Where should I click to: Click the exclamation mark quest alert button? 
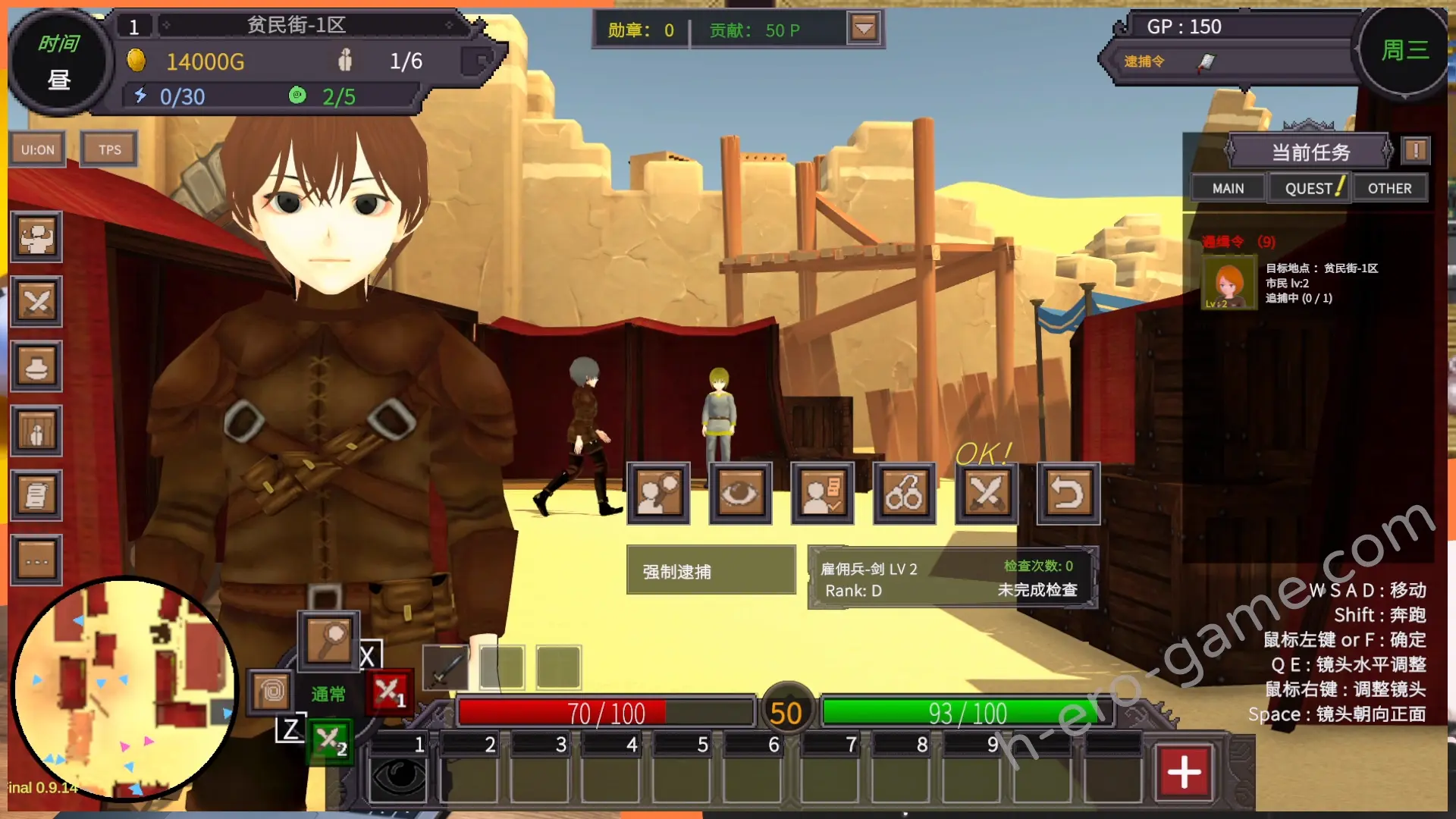1415,150
